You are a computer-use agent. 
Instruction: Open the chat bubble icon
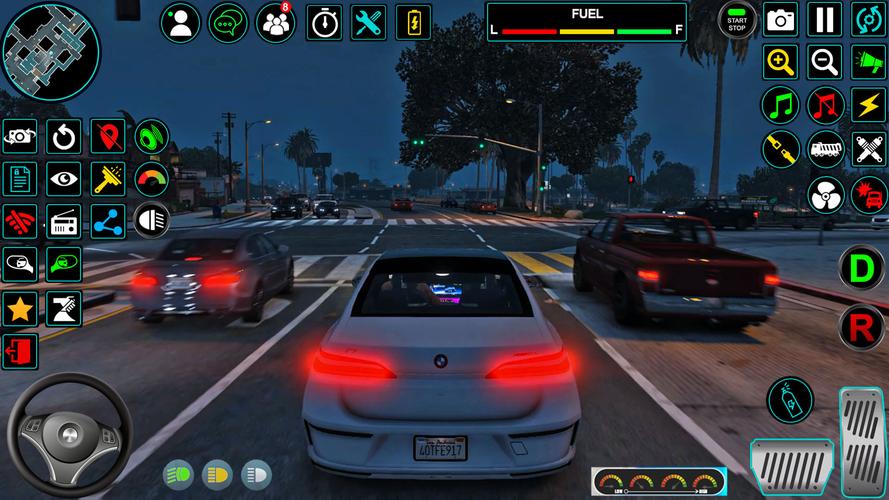tap(228, 22)
